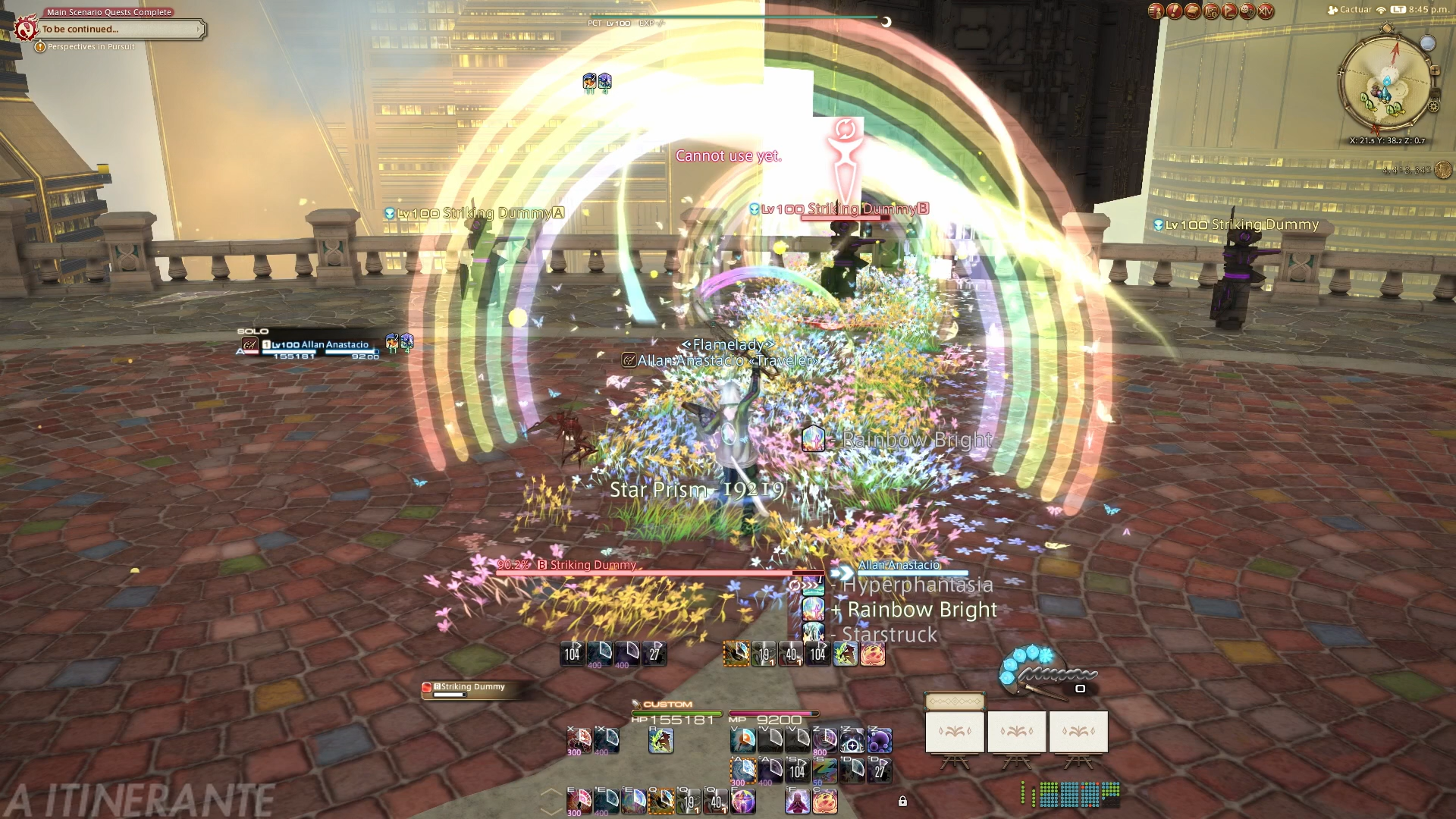Select the Striking Dummy focus target bar
This screenshot has height=819, width=1456.
(470, 689)
